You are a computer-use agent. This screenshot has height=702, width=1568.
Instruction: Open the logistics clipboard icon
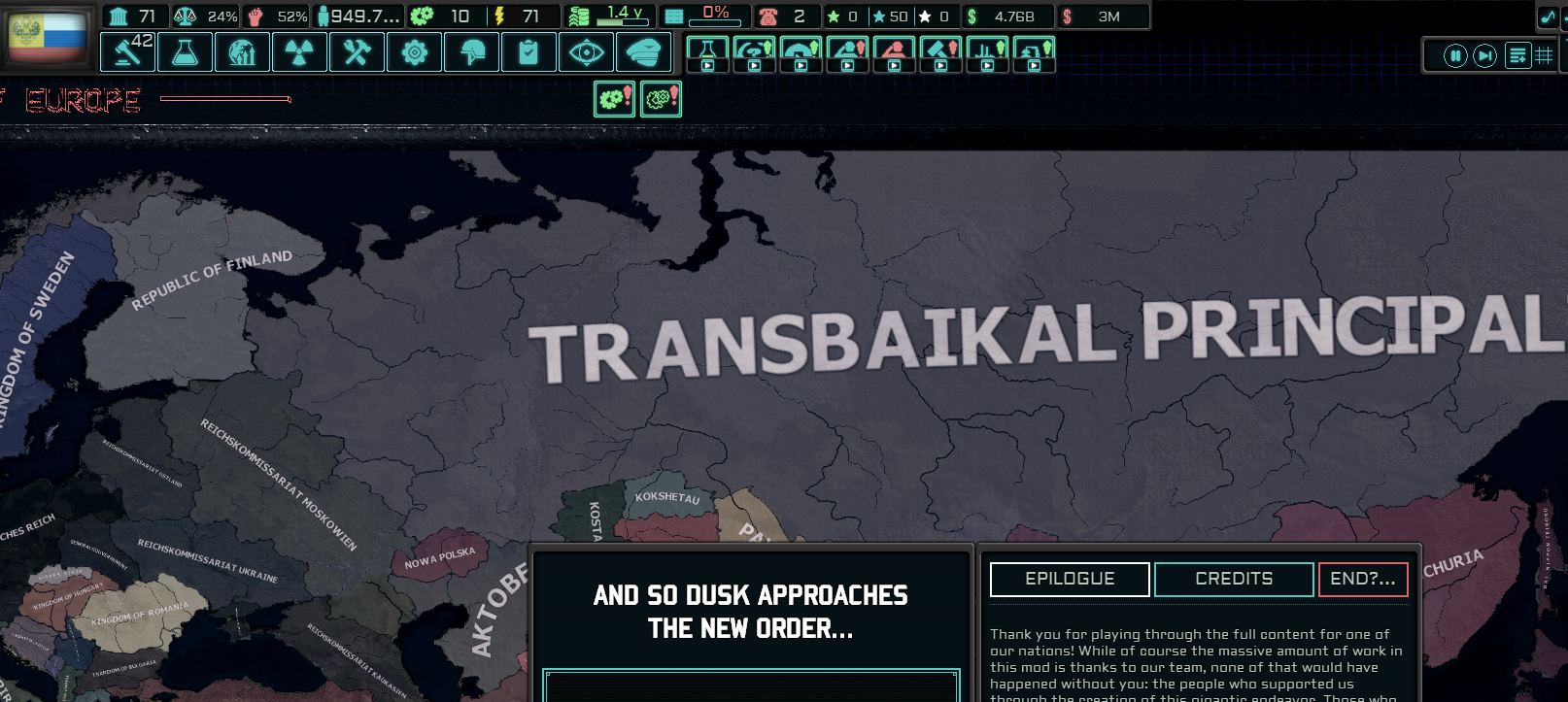click(528, 51)
